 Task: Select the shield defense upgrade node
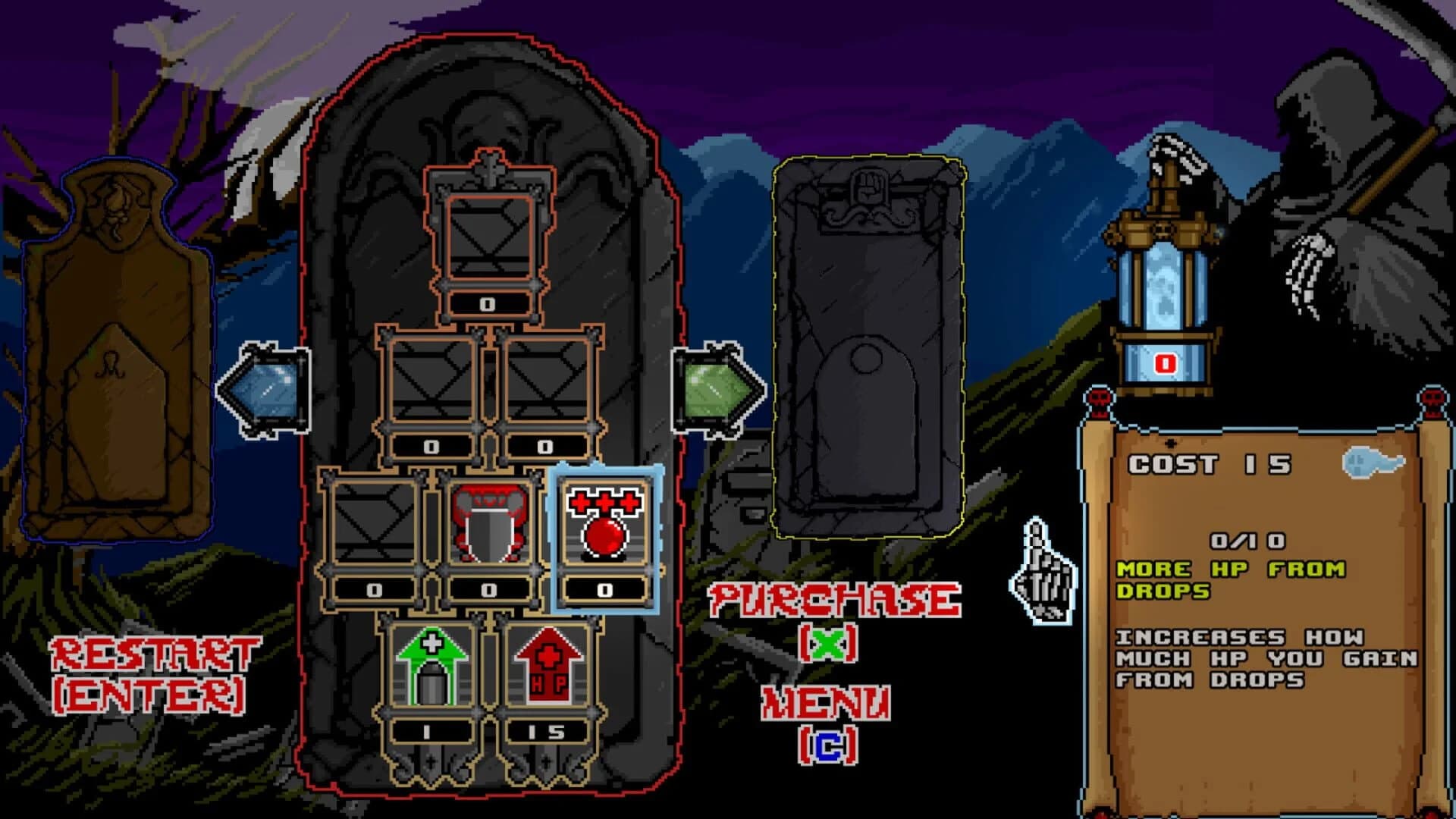coord(489,523)
